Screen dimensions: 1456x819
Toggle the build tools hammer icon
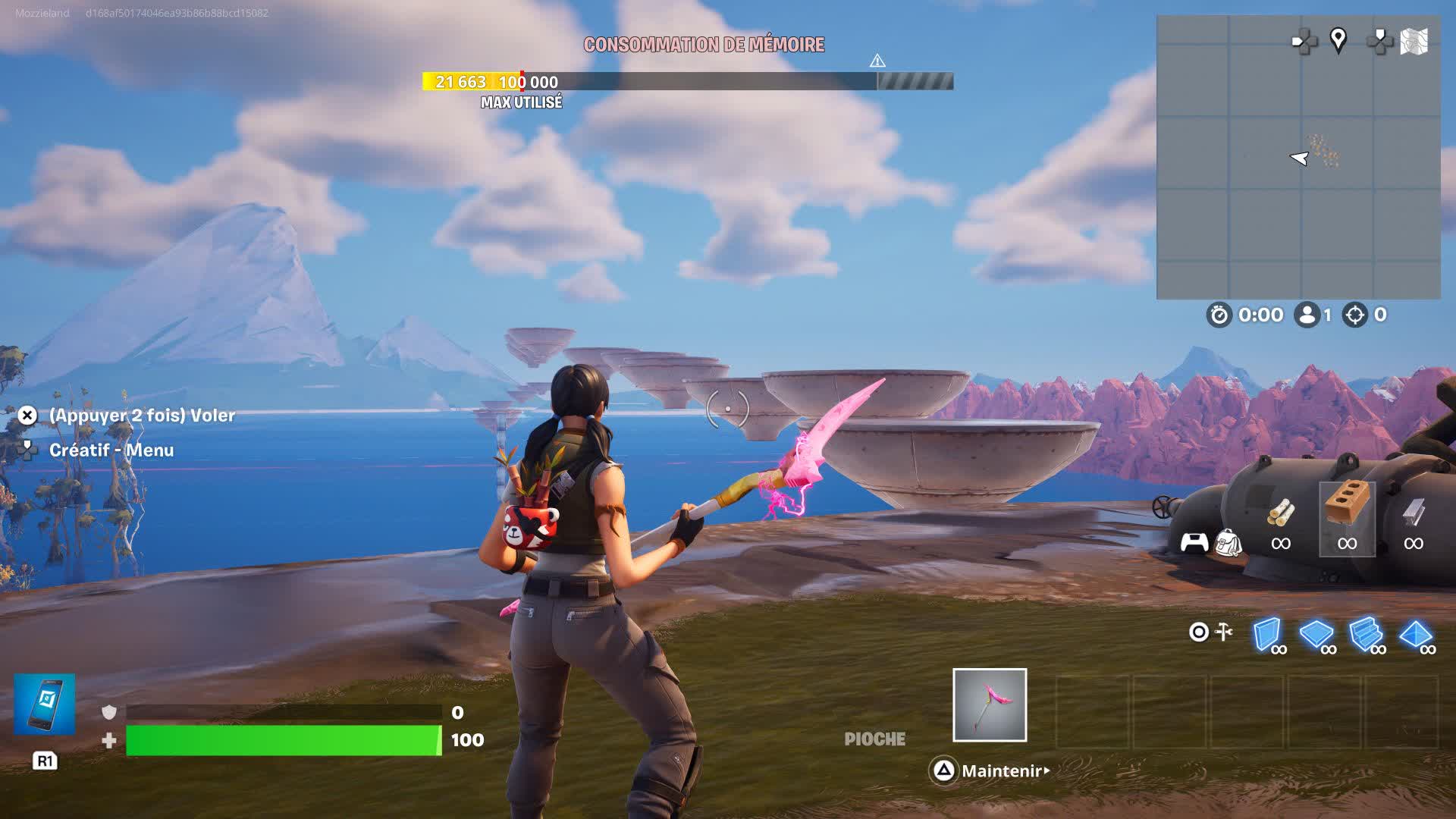(1223, 632)
